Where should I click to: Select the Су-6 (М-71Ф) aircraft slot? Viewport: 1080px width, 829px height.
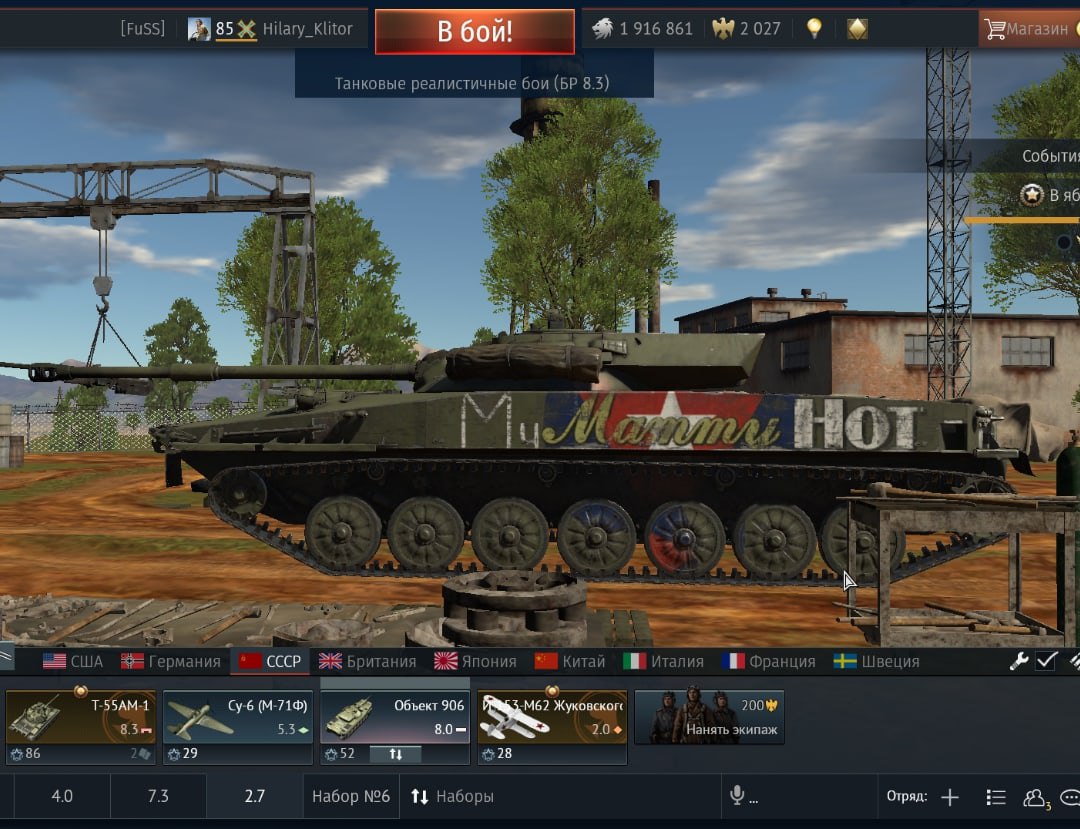point(237,717)
